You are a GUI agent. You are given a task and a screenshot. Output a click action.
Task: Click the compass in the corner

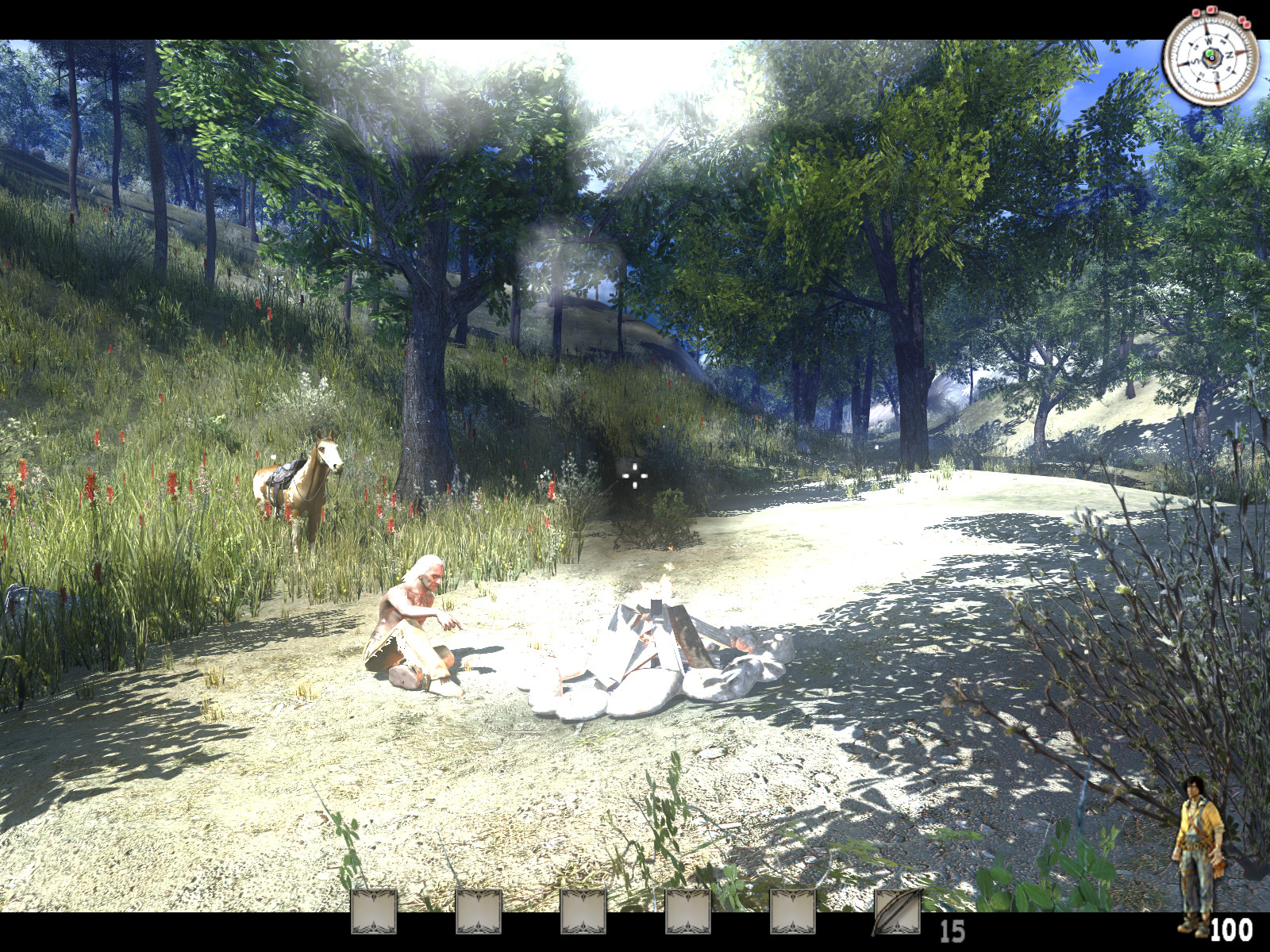point(1210,56)
